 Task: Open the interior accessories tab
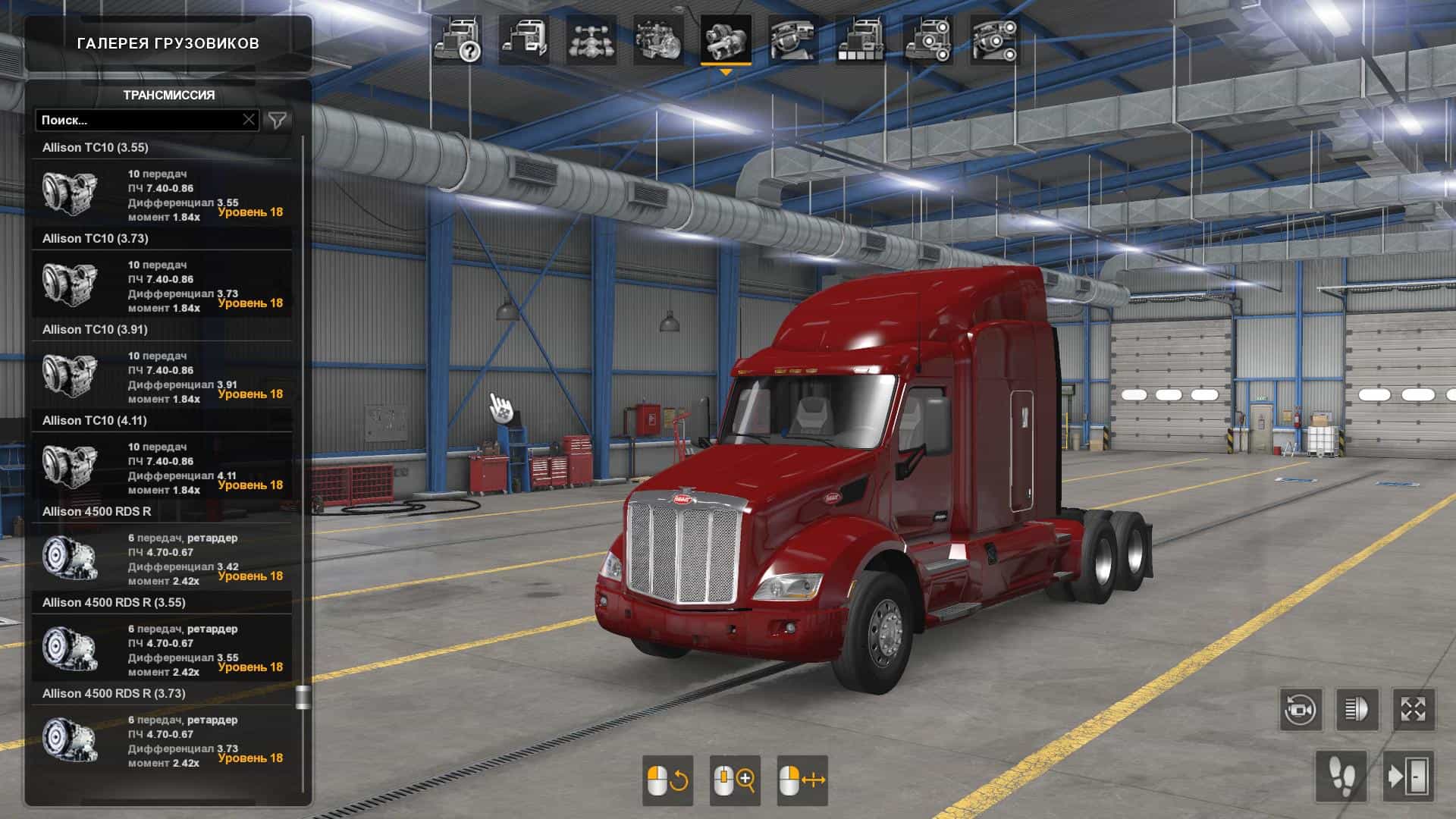pos(994,41)
